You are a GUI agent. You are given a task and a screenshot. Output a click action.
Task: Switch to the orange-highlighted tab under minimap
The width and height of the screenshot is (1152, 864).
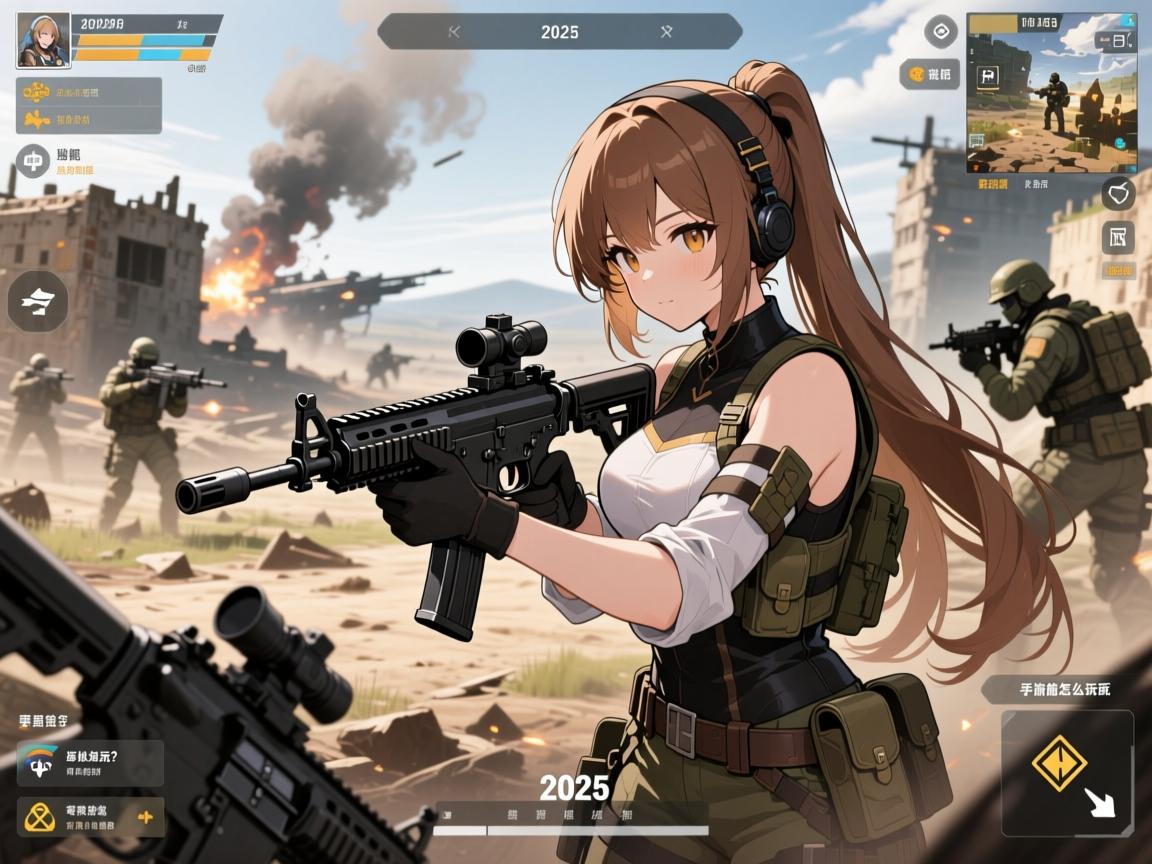click(x=996, y=184)
